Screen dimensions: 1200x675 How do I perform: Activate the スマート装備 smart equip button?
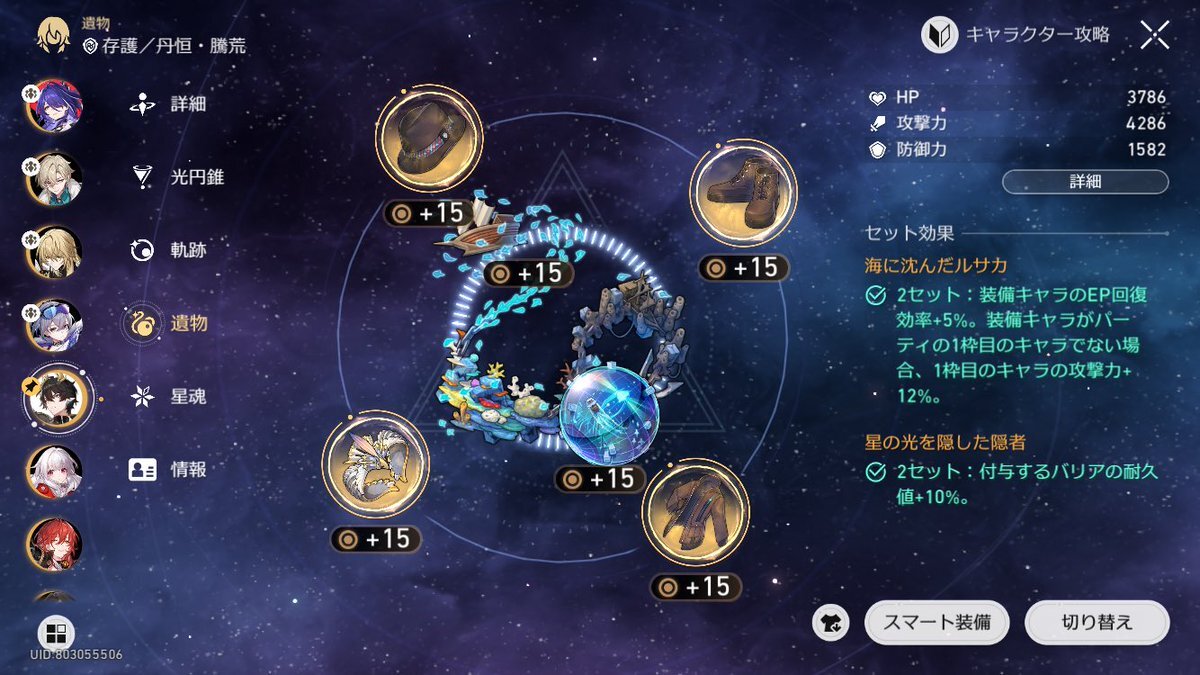pyautogui.click(x=936, y=622)
